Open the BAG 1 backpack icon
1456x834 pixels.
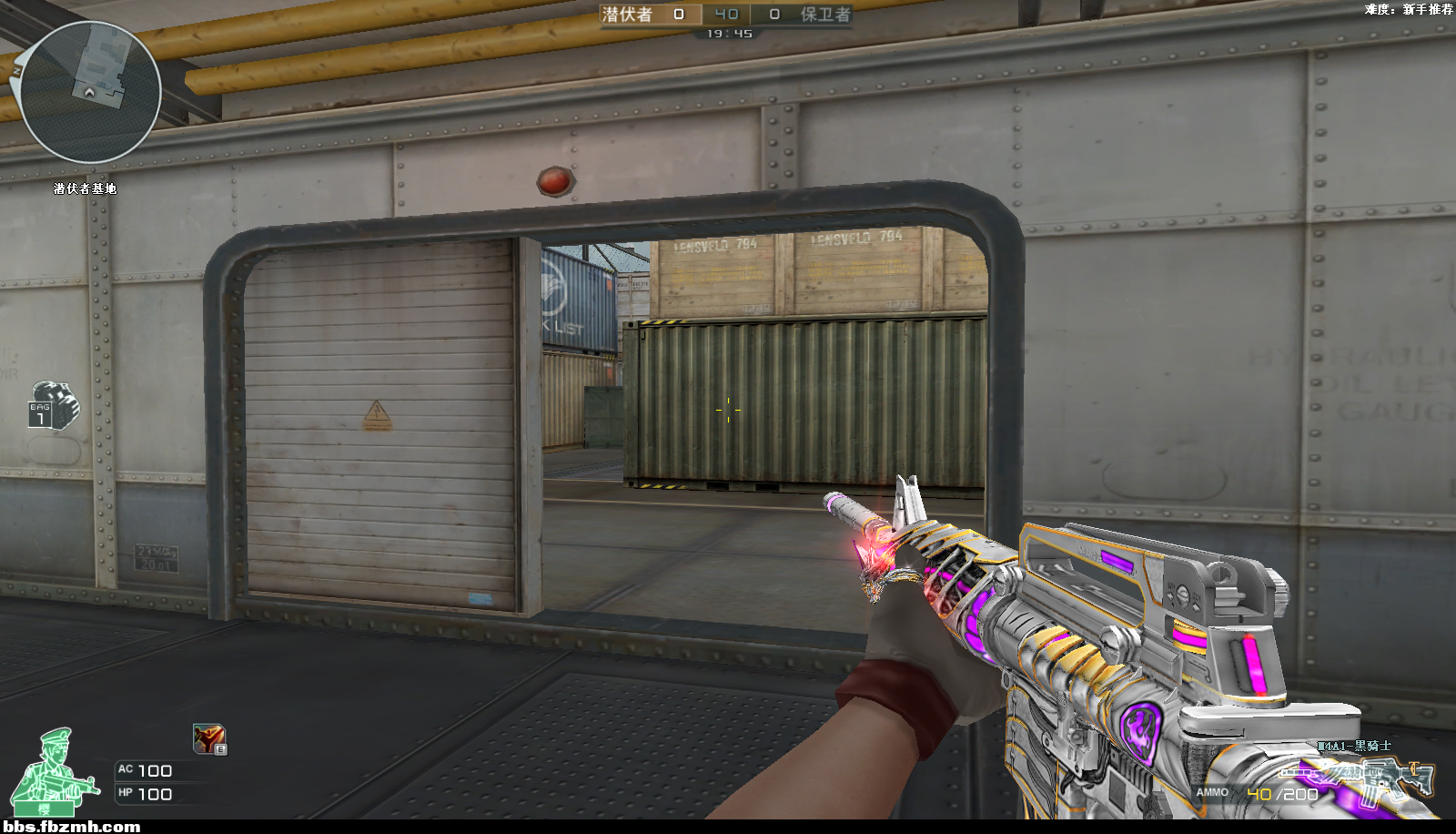pos(53,405)
